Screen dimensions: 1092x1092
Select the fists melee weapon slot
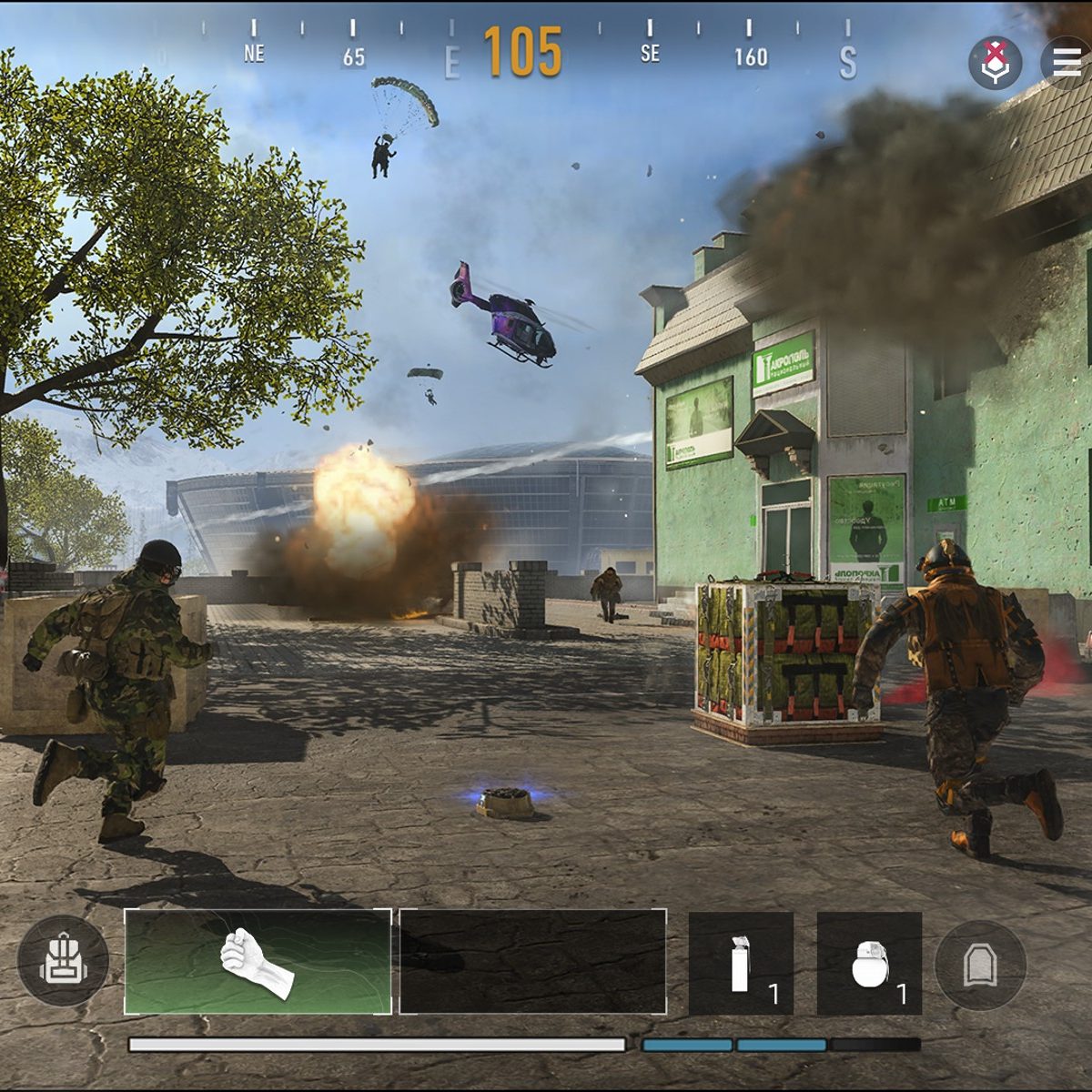pos(258,962)
